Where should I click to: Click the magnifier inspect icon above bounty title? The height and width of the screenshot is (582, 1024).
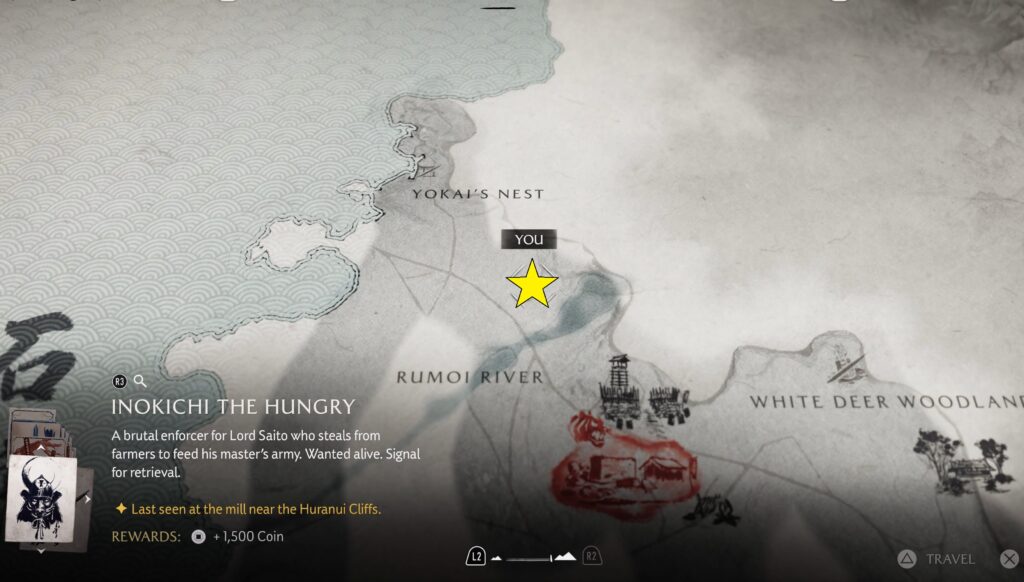tap(141, 381)
